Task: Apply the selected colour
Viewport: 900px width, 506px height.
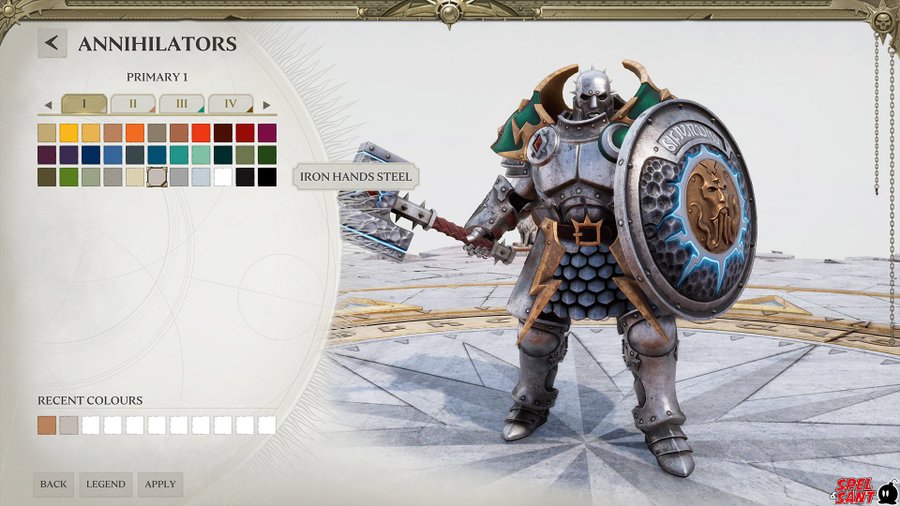Action: 160,484
